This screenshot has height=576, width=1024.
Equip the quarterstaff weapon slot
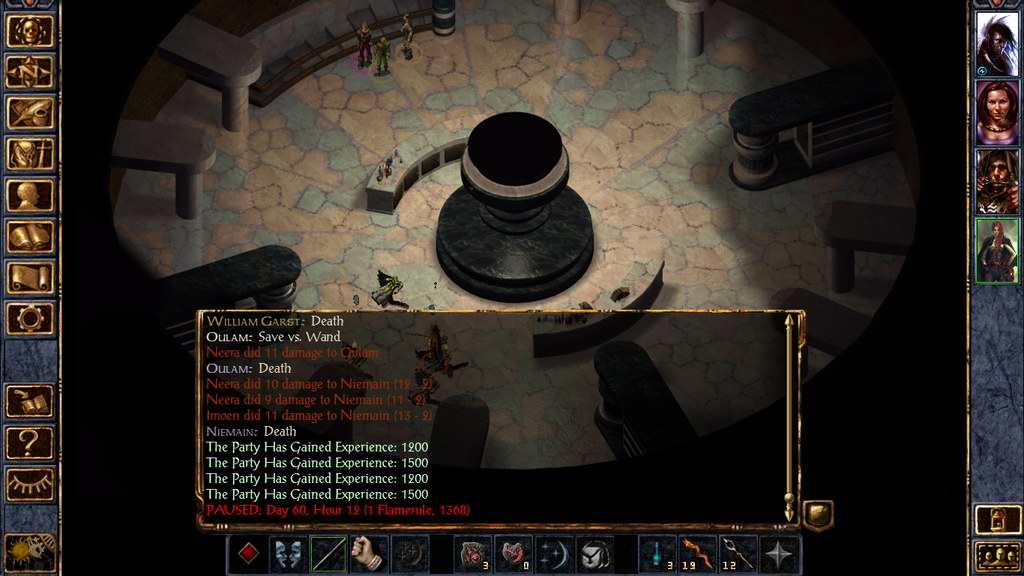click(329, 555)
